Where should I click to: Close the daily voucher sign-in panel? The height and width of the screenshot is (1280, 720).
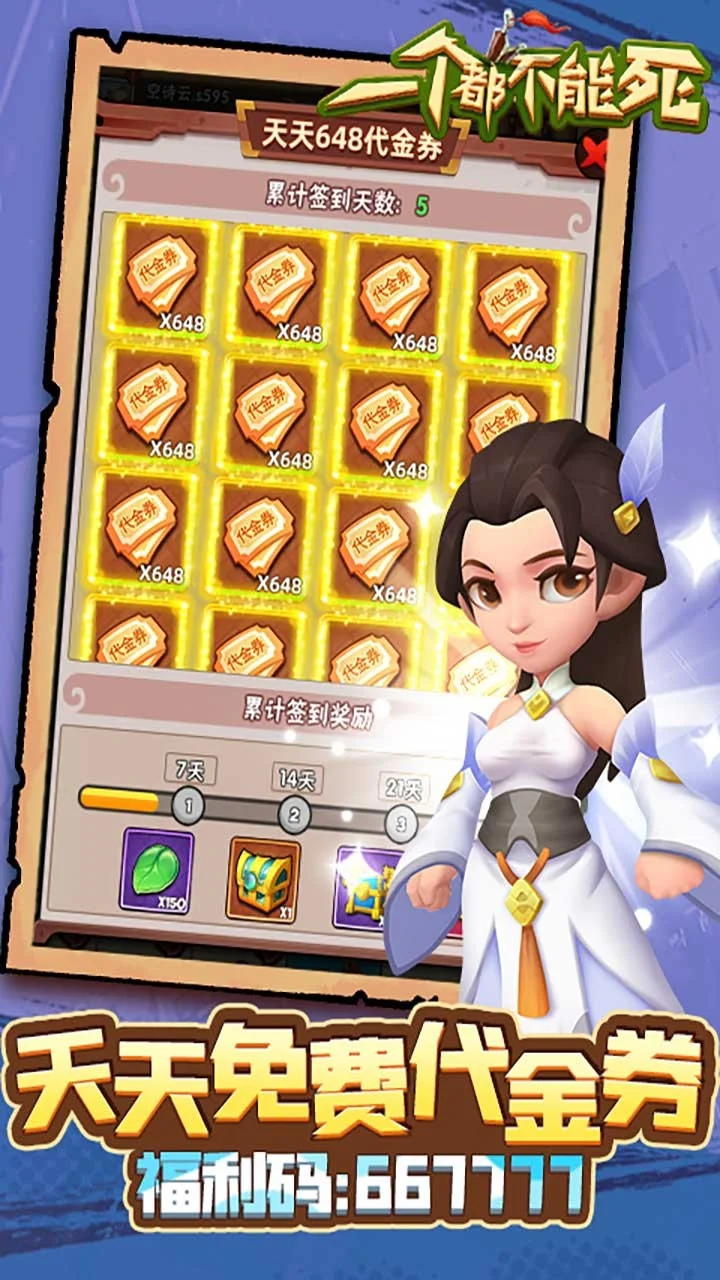pyautogui.click(x=596, y=153)
